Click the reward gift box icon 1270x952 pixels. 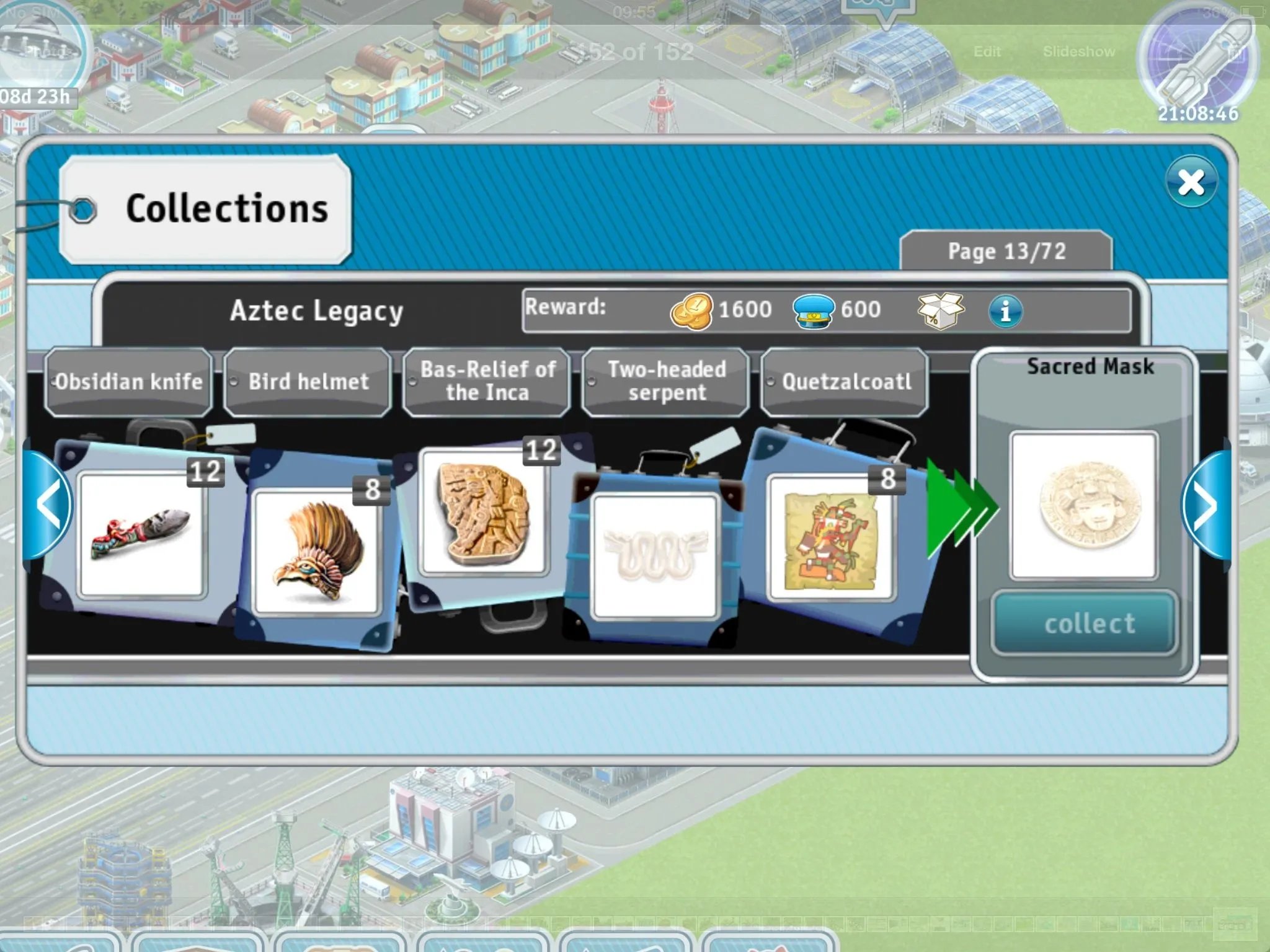point(940,311)
